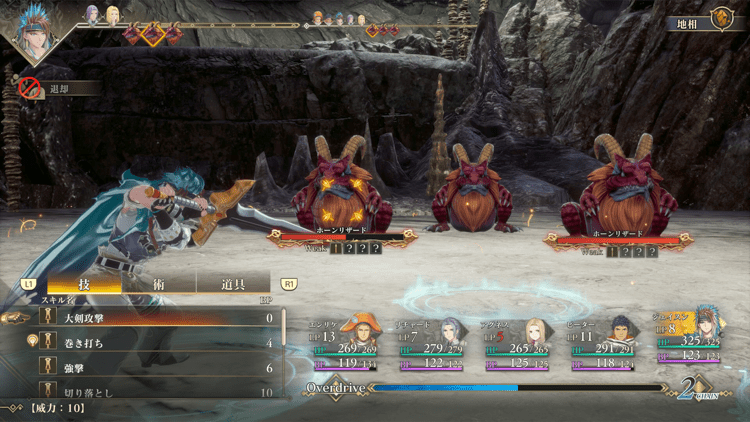Switch to the 道具 items tab
Image resolution: width=750 pixels, height=422 pixels.
click(x=232, y=284)
